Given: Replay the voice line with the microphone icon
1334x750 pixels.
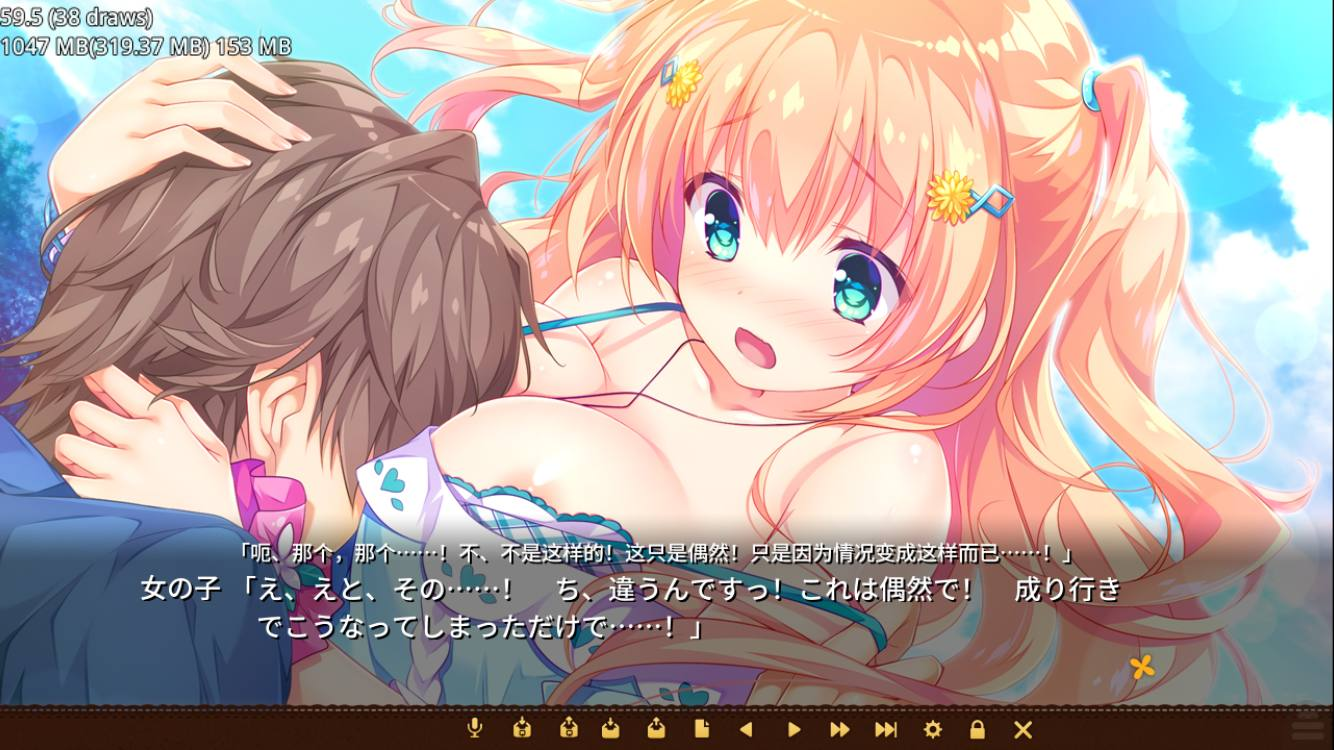Looking at the screenshot, I should pos(476,729).
